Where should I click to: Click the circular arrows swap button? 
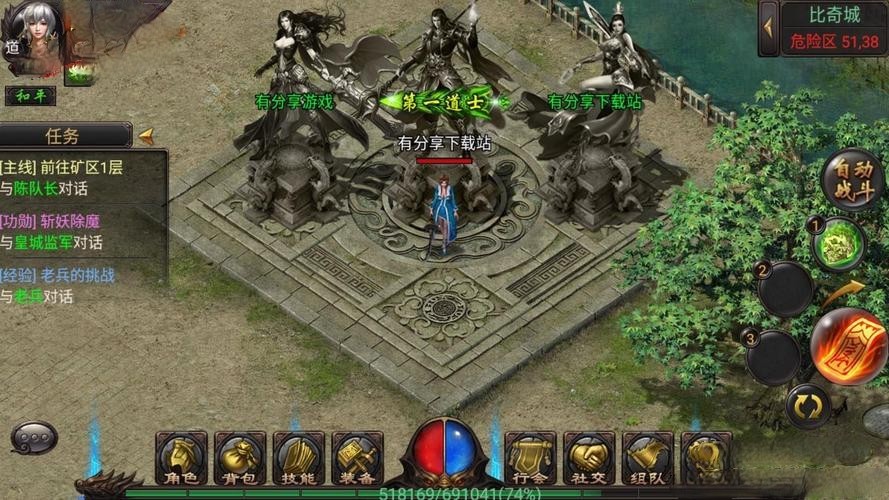(808, 406)
